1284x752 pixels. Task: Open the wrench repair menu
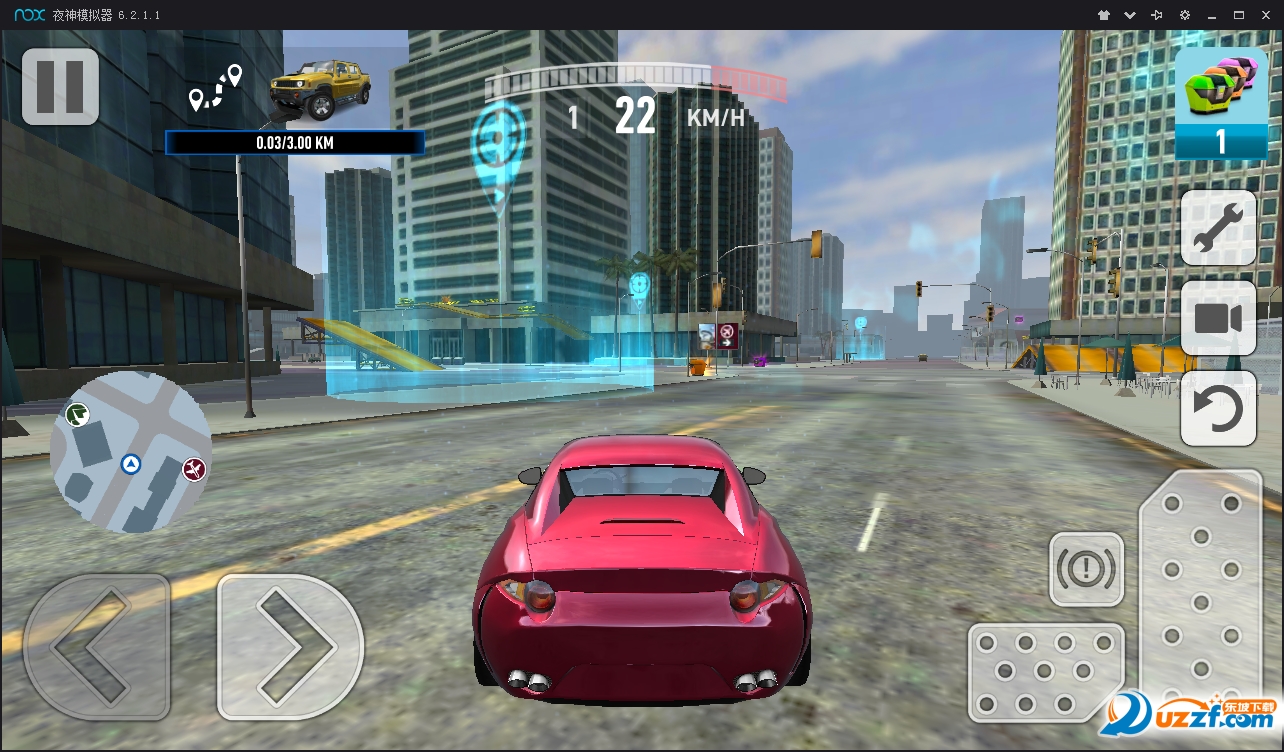pyautogui.click(x=1218, y=229)
